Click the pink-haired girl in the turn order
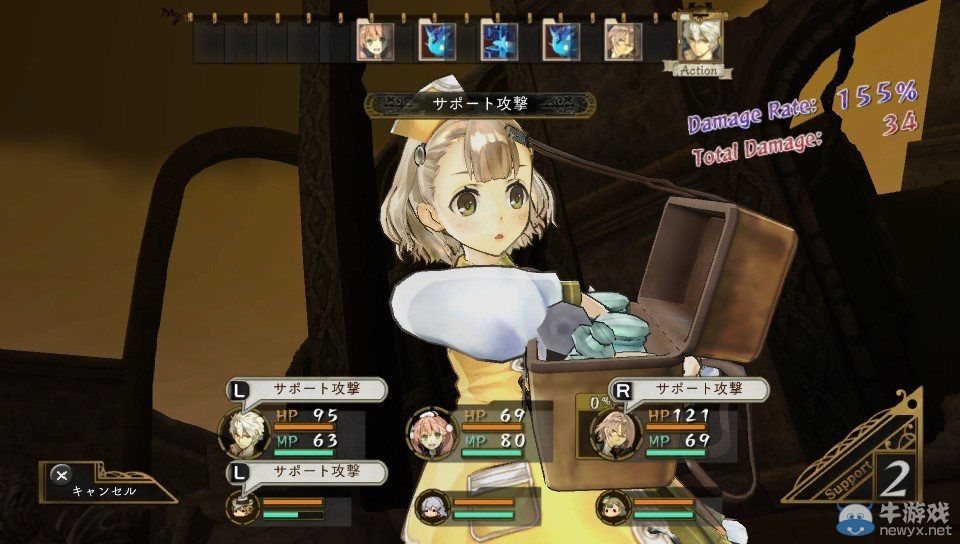960x544 pixels. click(375, 41)
